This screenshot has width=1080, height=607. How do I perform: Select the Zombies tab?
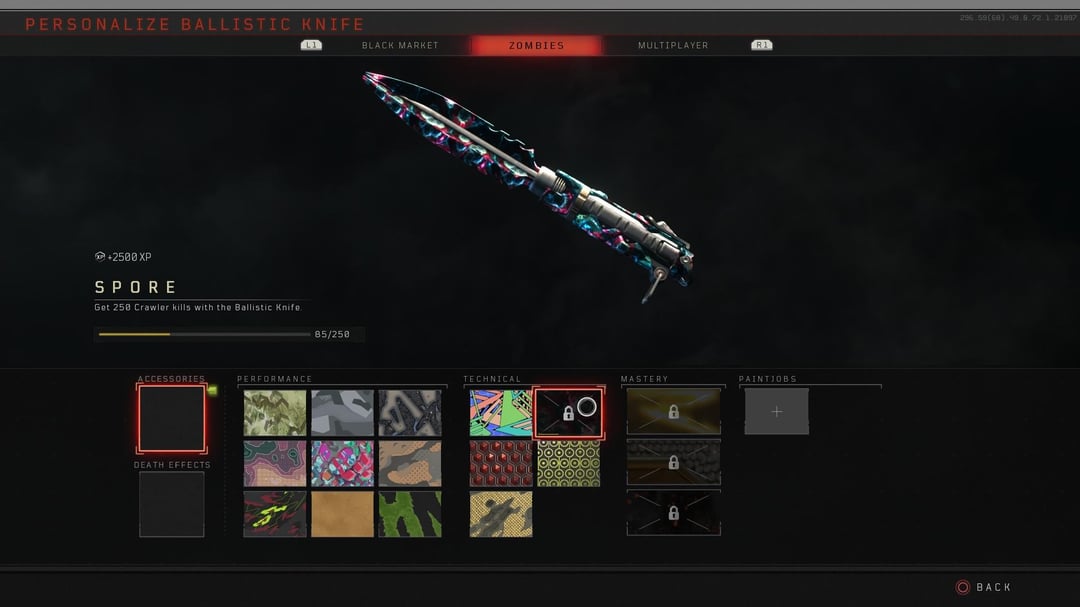coord(536,46)
